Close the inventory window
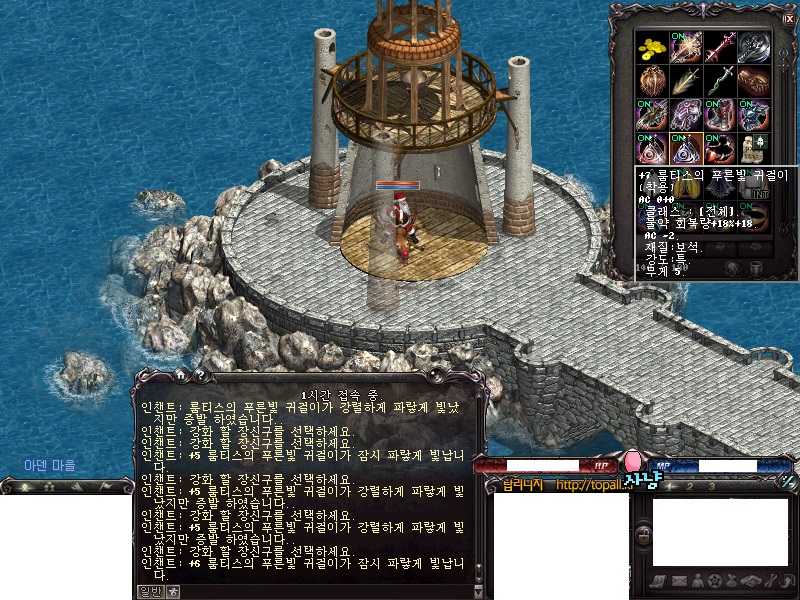The width and height of the screenshot is (800, 600). [789, 18]
